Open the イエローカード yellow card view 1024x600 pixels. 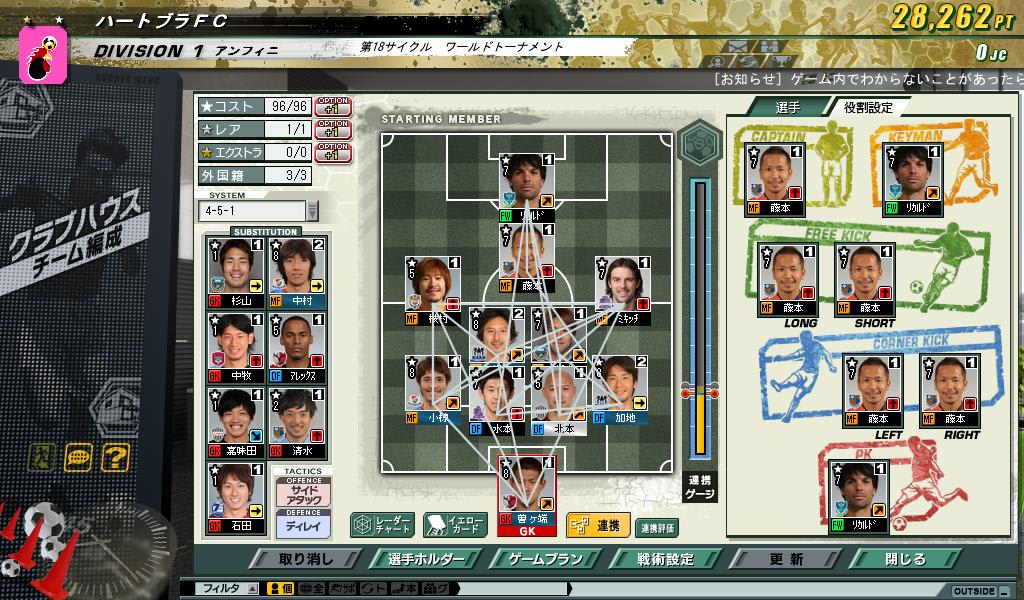pyautogui.click(x=455, y=525)
